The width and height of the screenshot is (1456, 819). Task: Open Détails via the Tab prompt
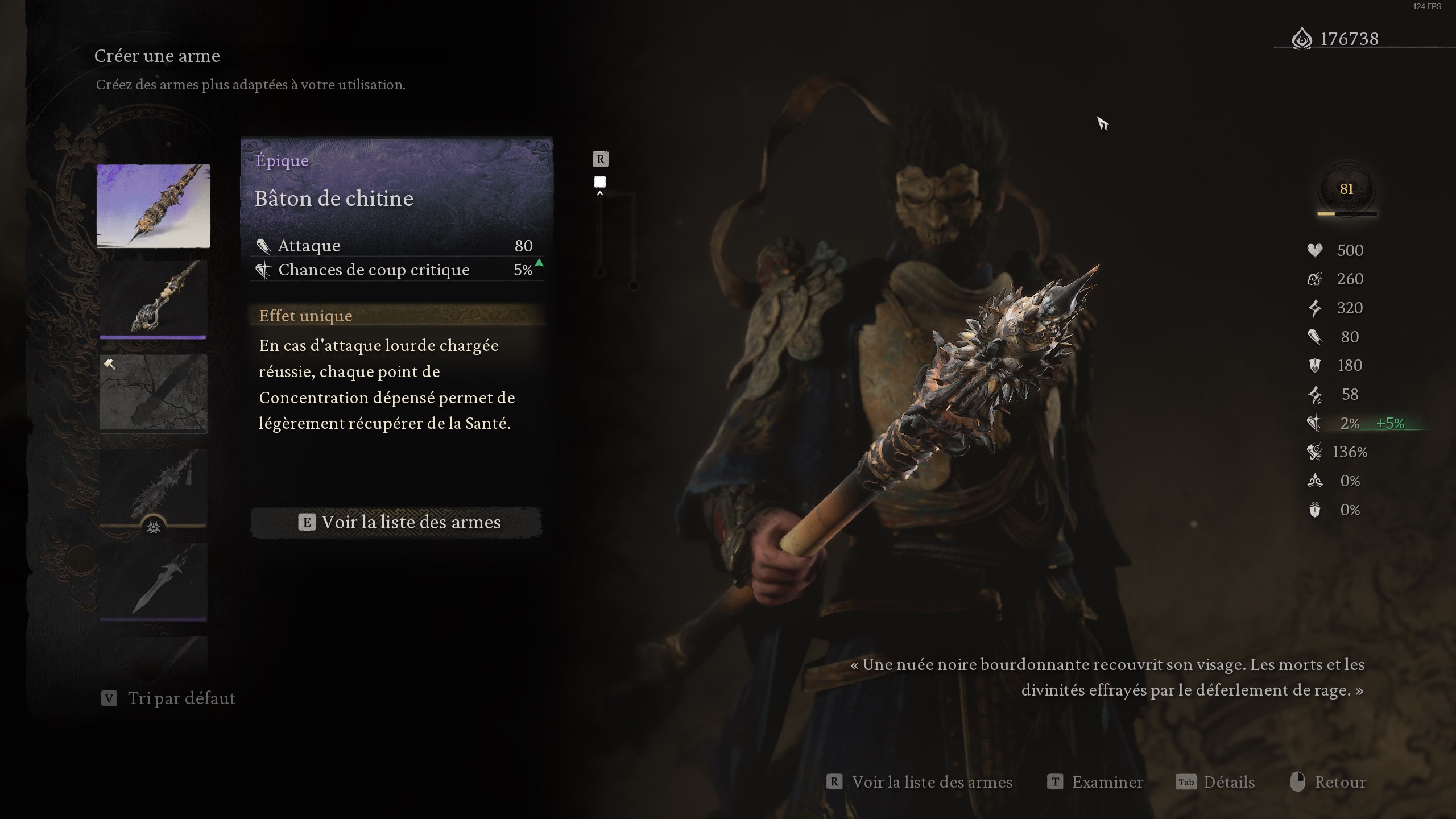tap(1231, 782)
